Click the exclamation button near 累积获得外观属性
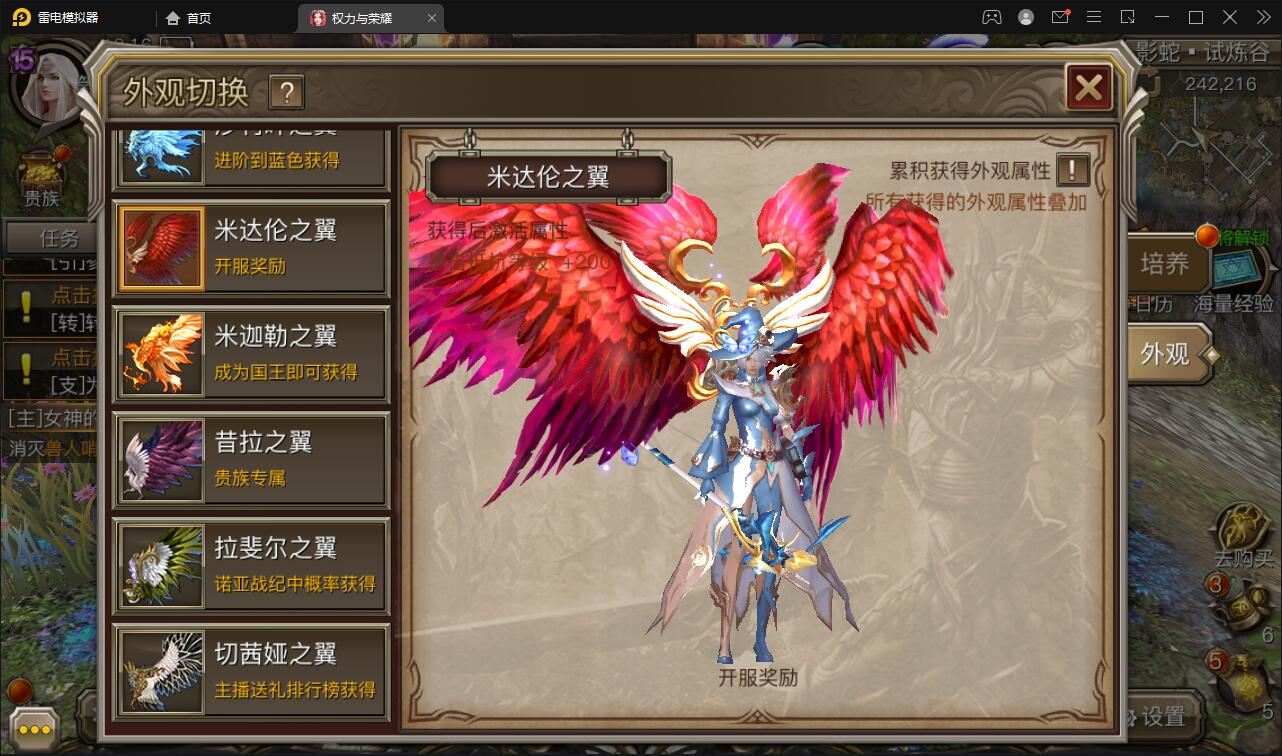Viewport: 1282px width, 756px height. [x=1071, y=170]
